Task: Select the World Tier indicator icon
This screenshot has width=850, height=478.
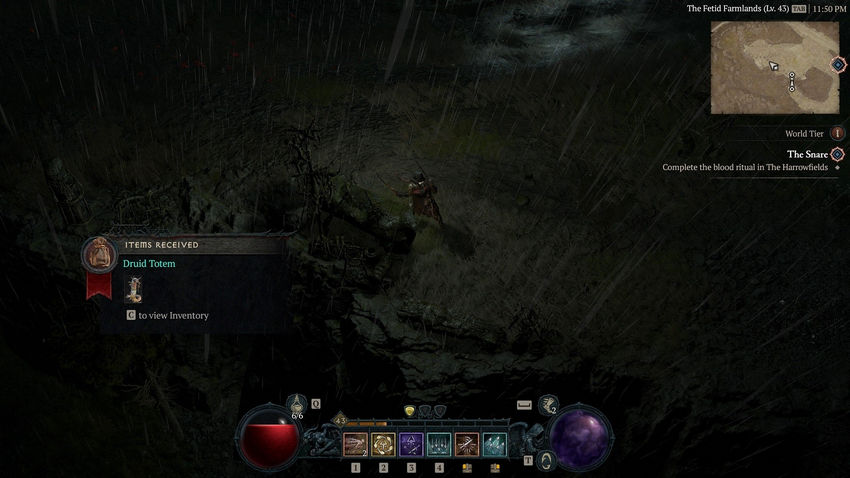Action: [837, 133]
